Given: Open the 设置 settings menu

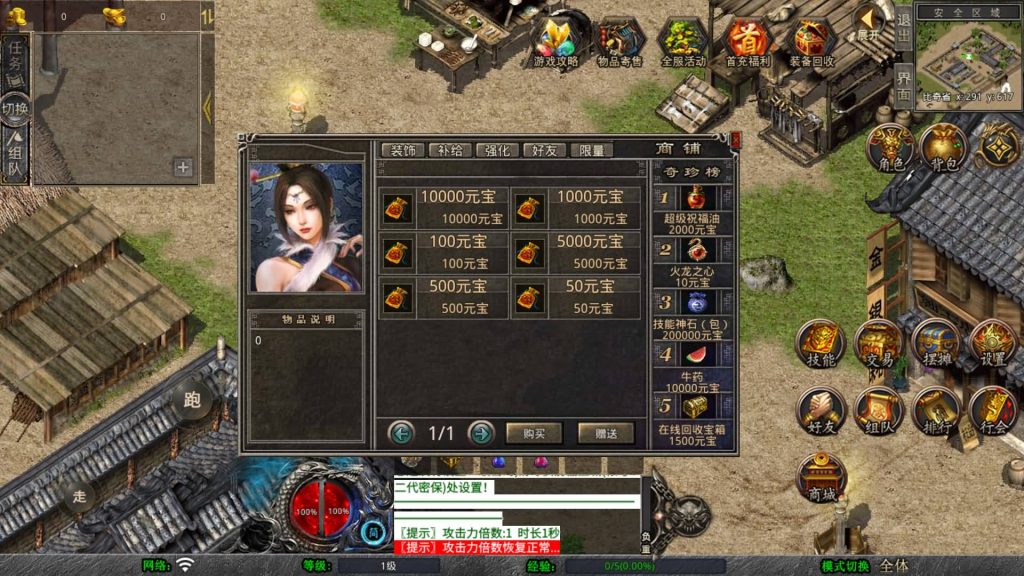Looking at the screenshot, I should pyautogui.click(x=993, y=345).
